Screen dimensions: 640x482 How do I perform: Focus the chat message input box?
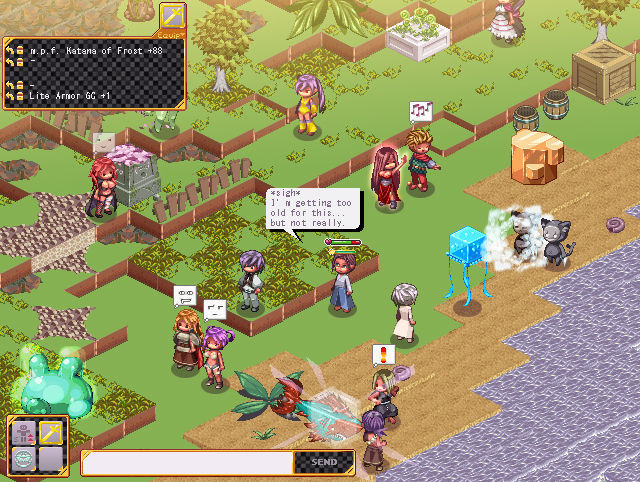click(x=188, y=463)
